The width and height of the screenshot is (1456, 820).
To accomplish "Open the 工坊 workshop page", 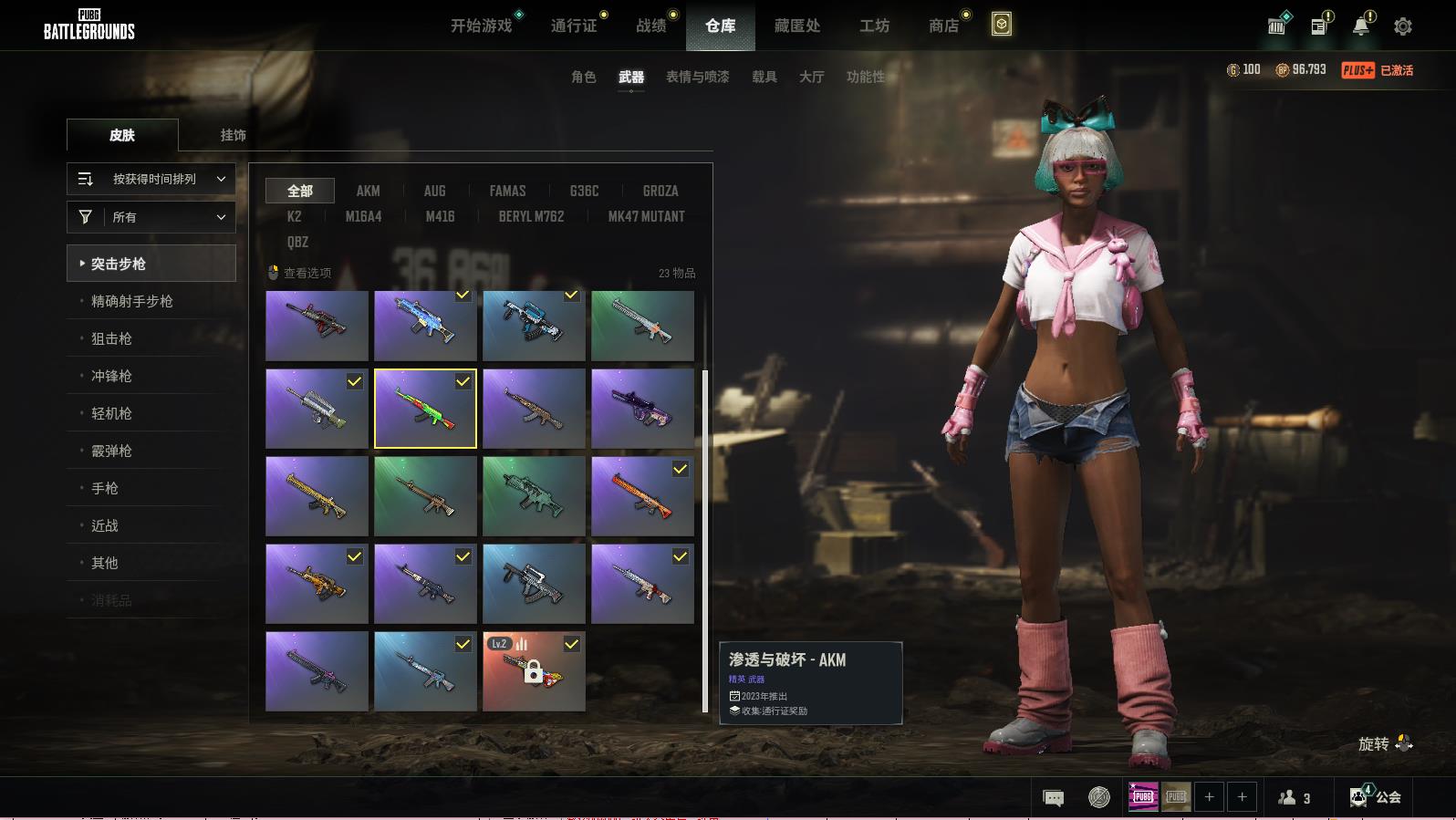I will click(x=874, y=26).
